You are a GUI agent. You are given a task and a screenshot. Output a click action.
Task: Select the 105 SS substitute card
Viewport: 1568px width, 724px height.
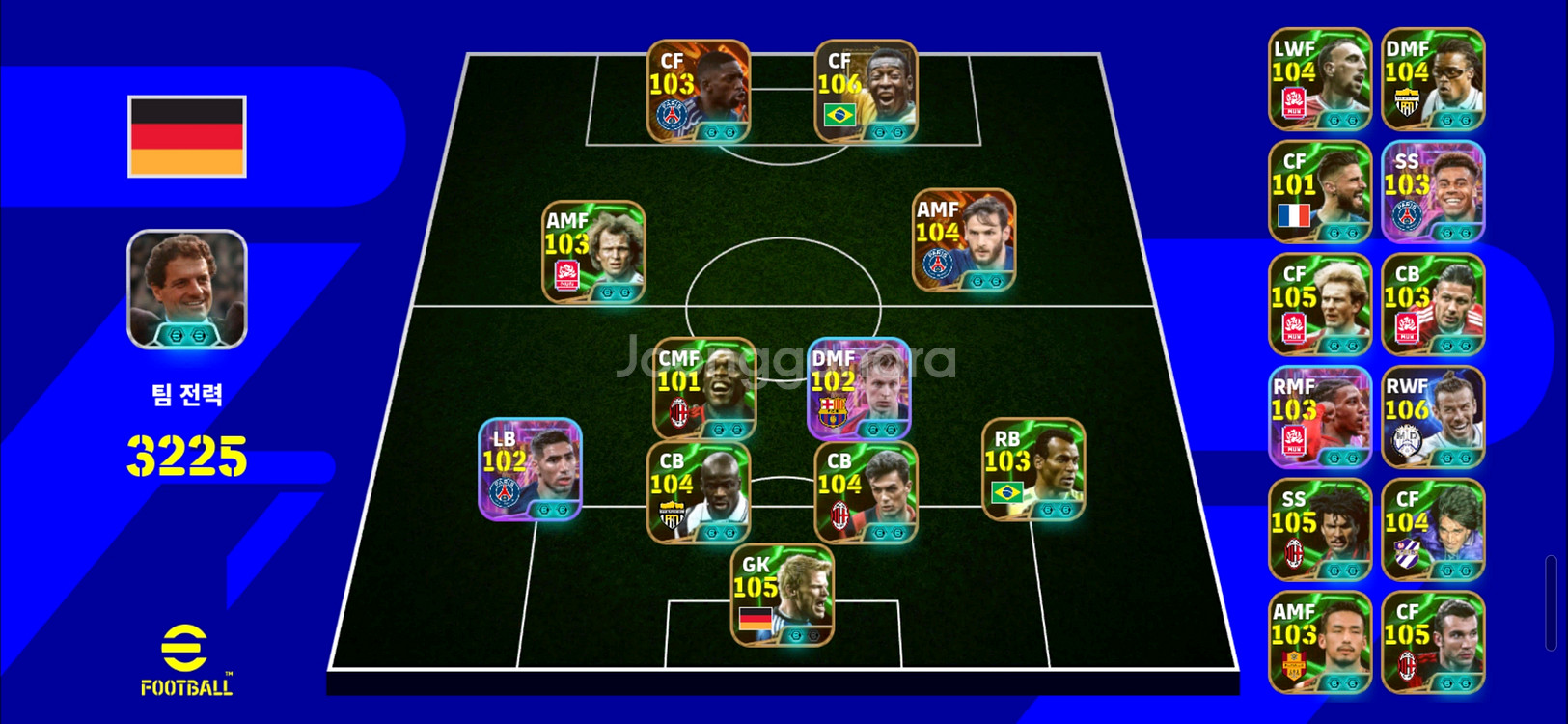coord(1319,530)
